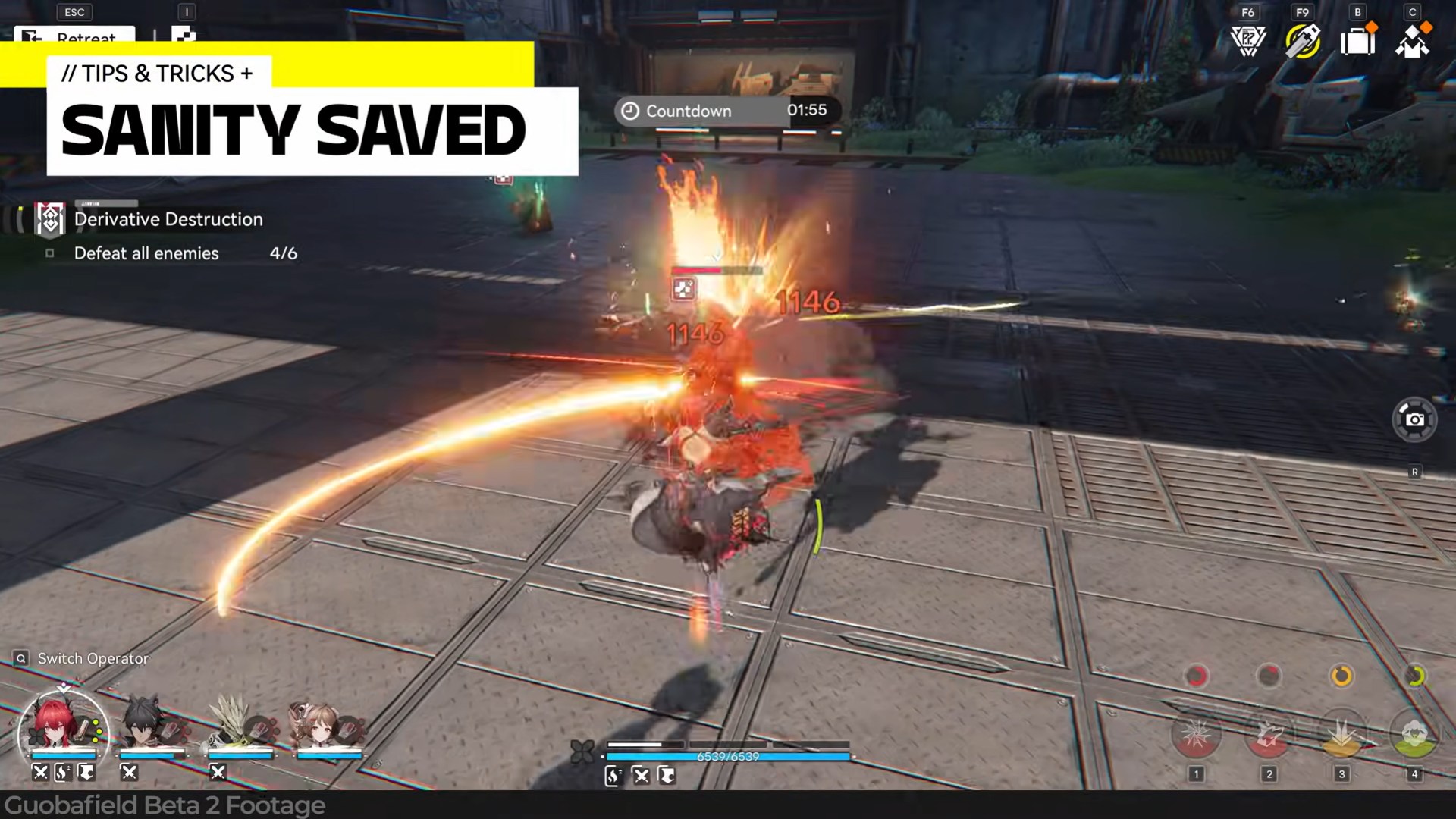
Task: Toggle the Defeat all enemies objective checkbox
Action: [x=50, y=253]
